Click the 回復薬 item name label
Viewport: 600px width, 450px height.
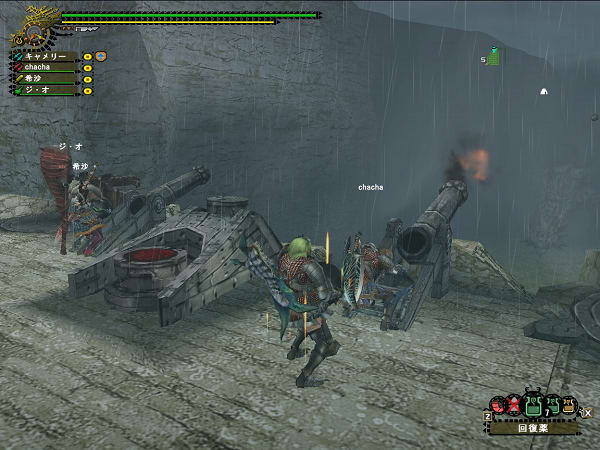point(533,427)
